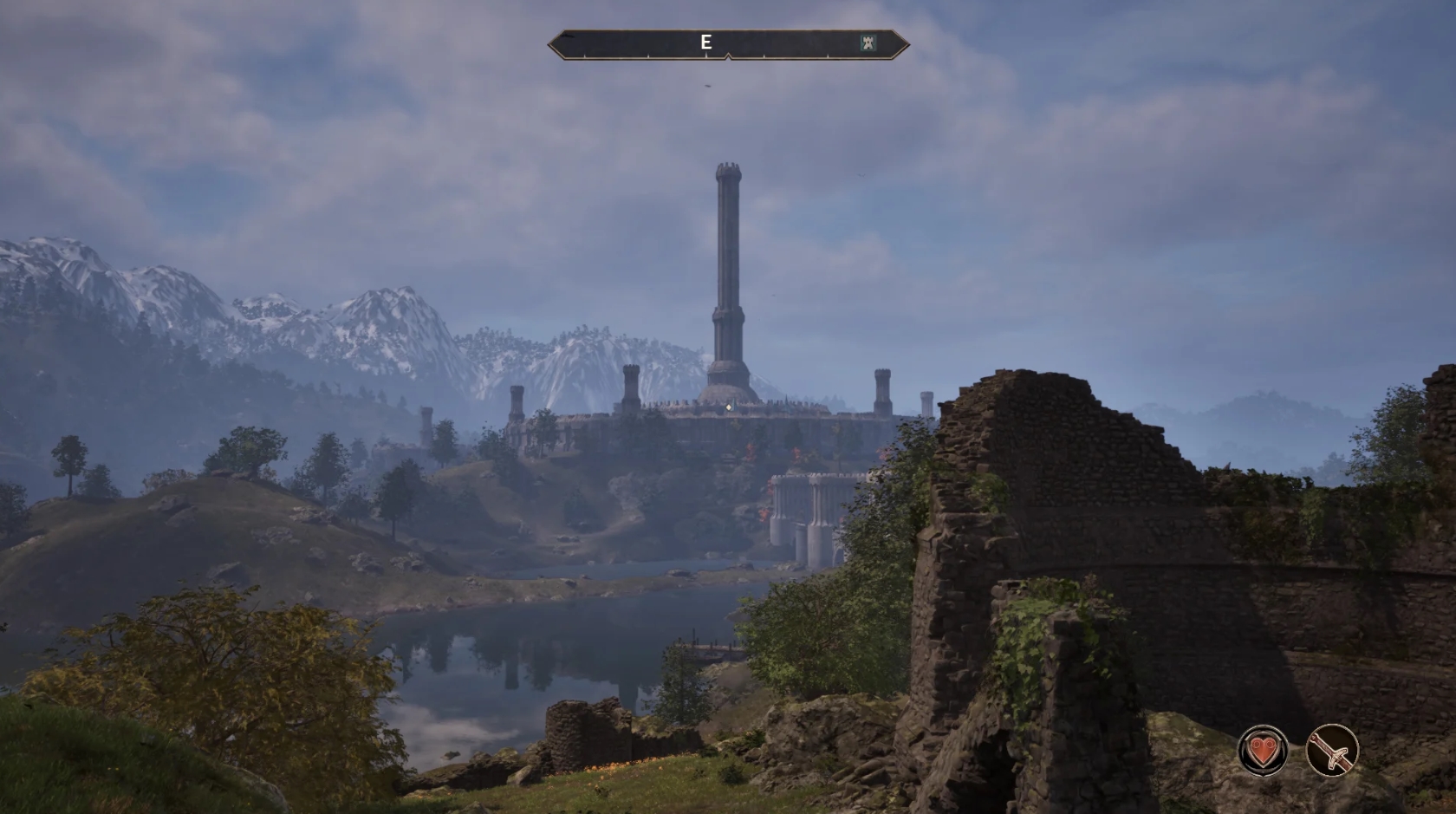This screenshot has width=1456, height=814.
Task: Click the left arrow end of the compass
Action: [x=551, y=42]
